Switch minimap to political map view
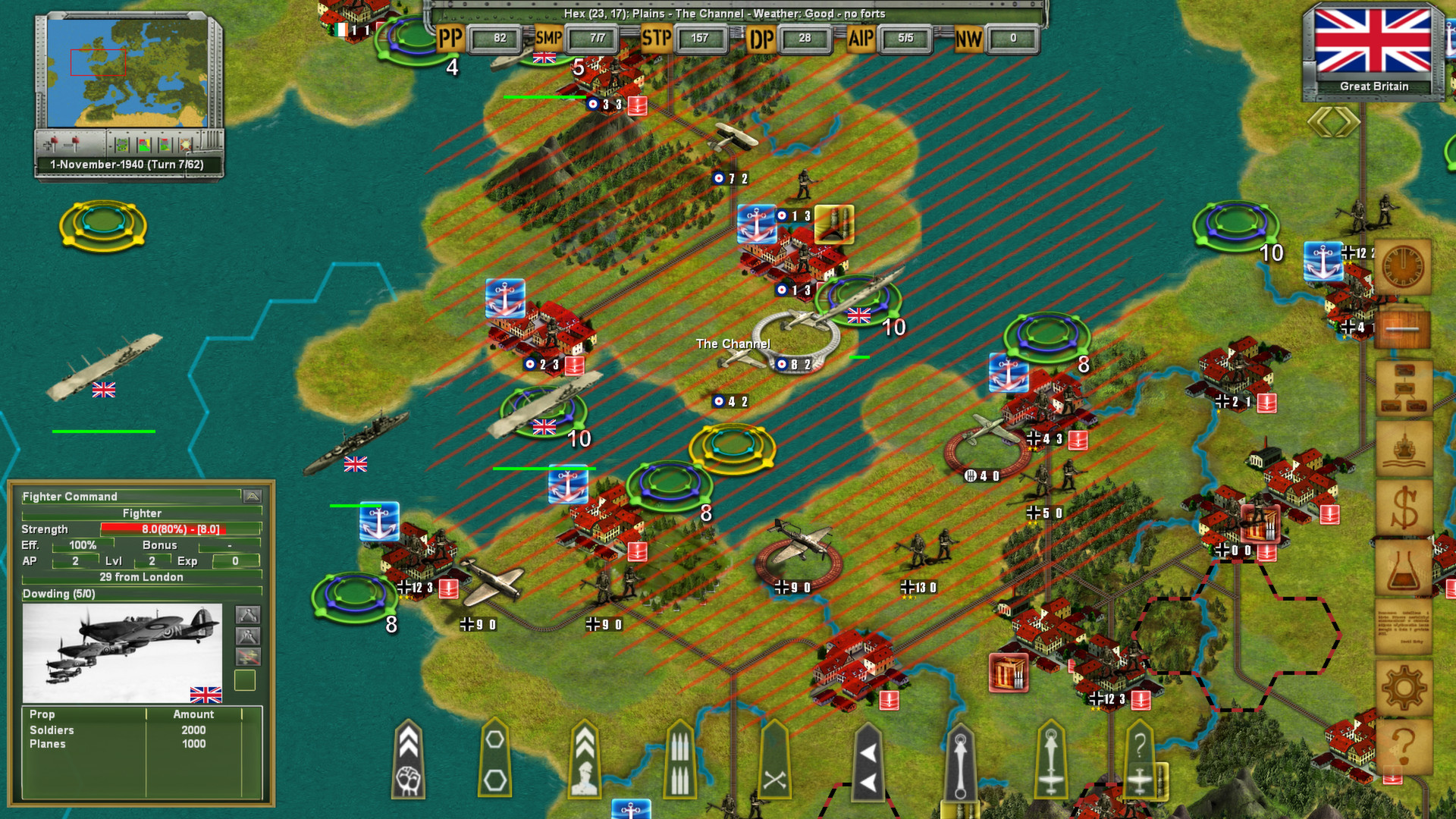Viewport: 1456px width, 819px height. pos(144,145)
